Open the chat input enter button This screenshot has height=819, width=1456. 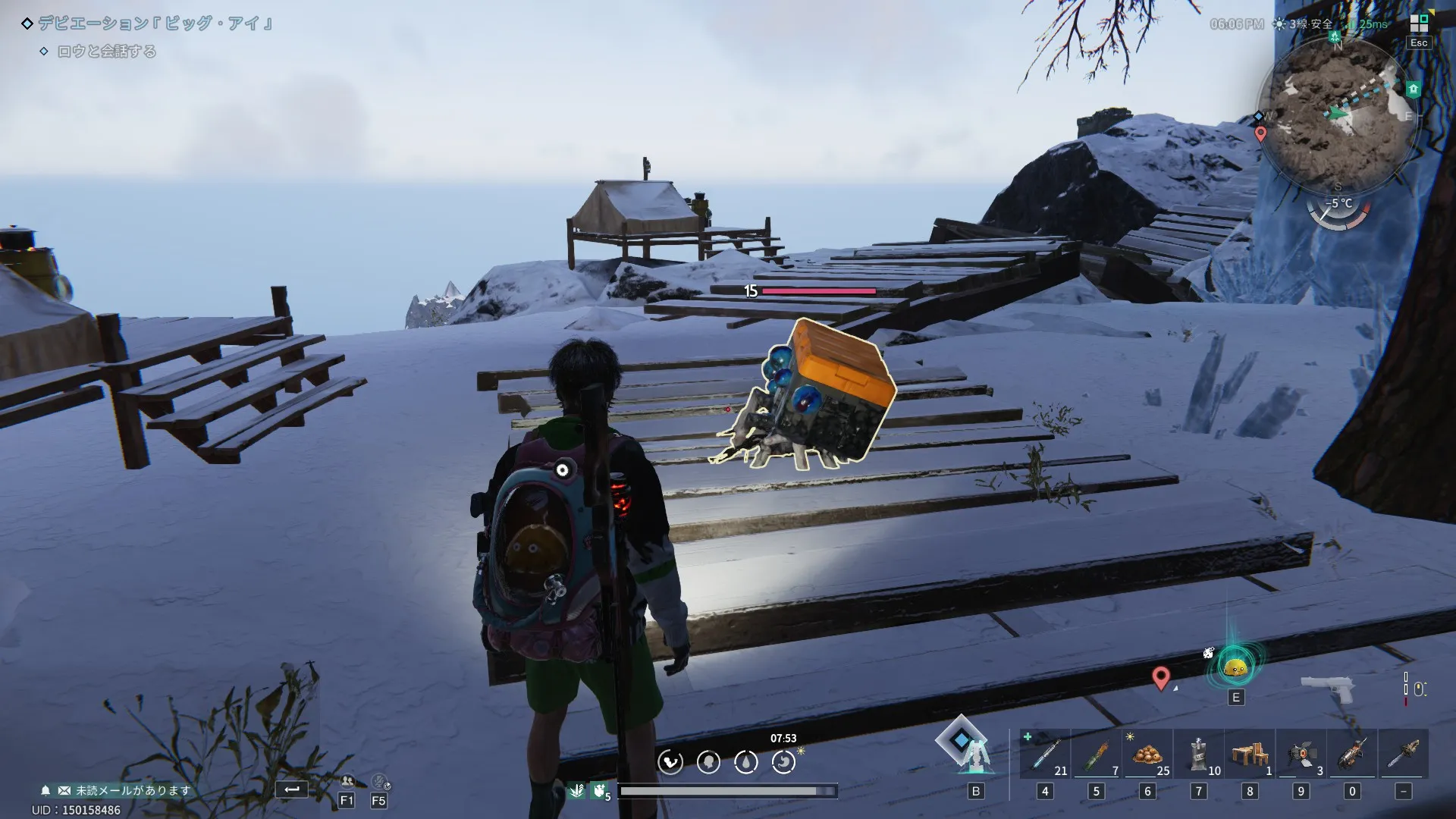point(292,789)
